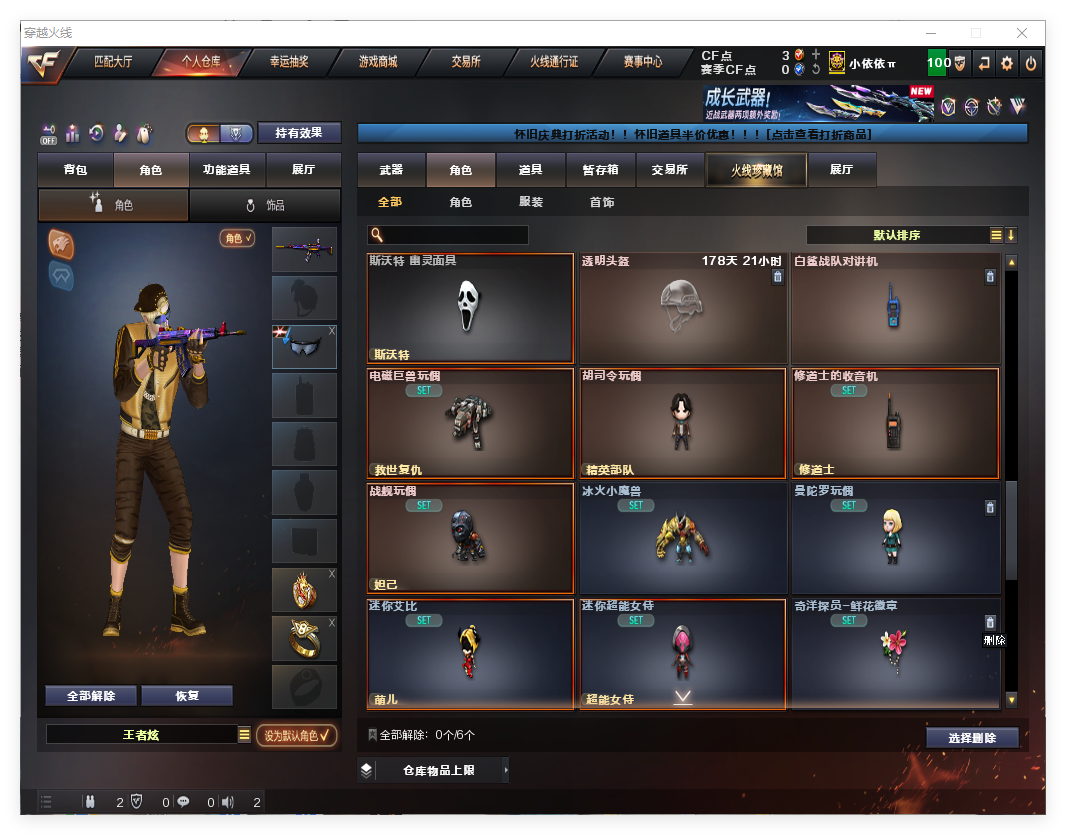The width and height of the screenshot is (1066, 835).
Task: Open the 赛事中心 event center
Action: point(643,62)
